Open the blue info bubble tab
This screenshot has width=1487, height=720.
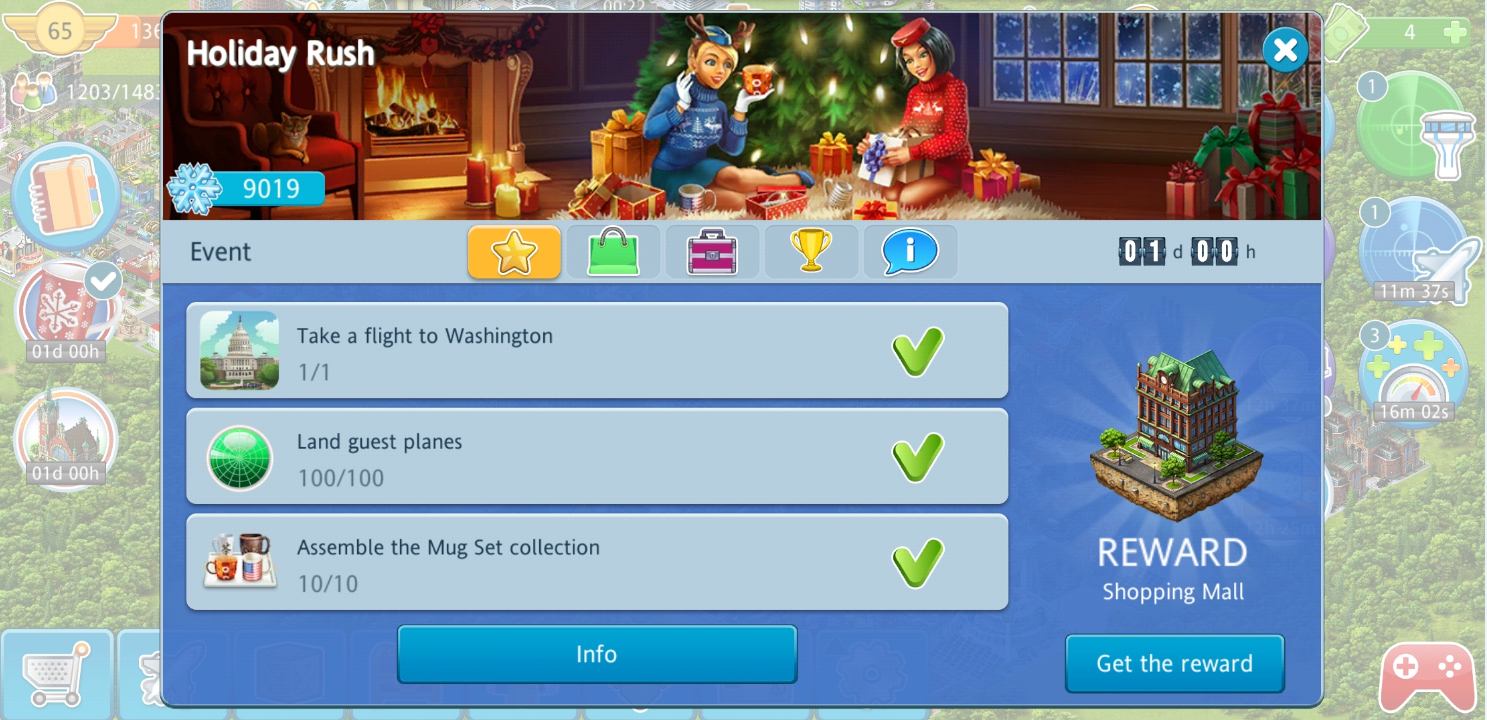910,252
